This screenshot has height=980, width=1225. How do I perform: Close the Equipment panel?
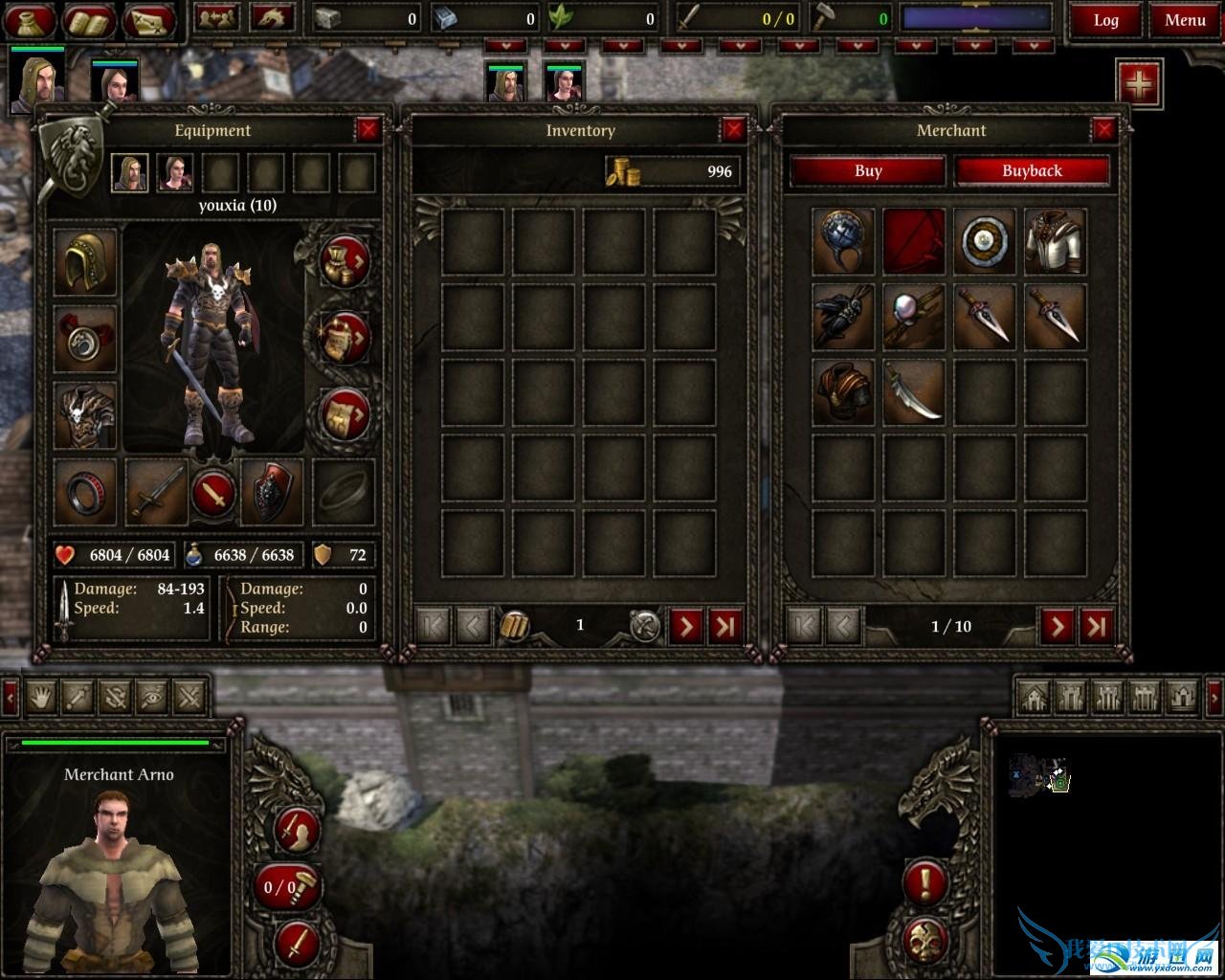(367, 130)
